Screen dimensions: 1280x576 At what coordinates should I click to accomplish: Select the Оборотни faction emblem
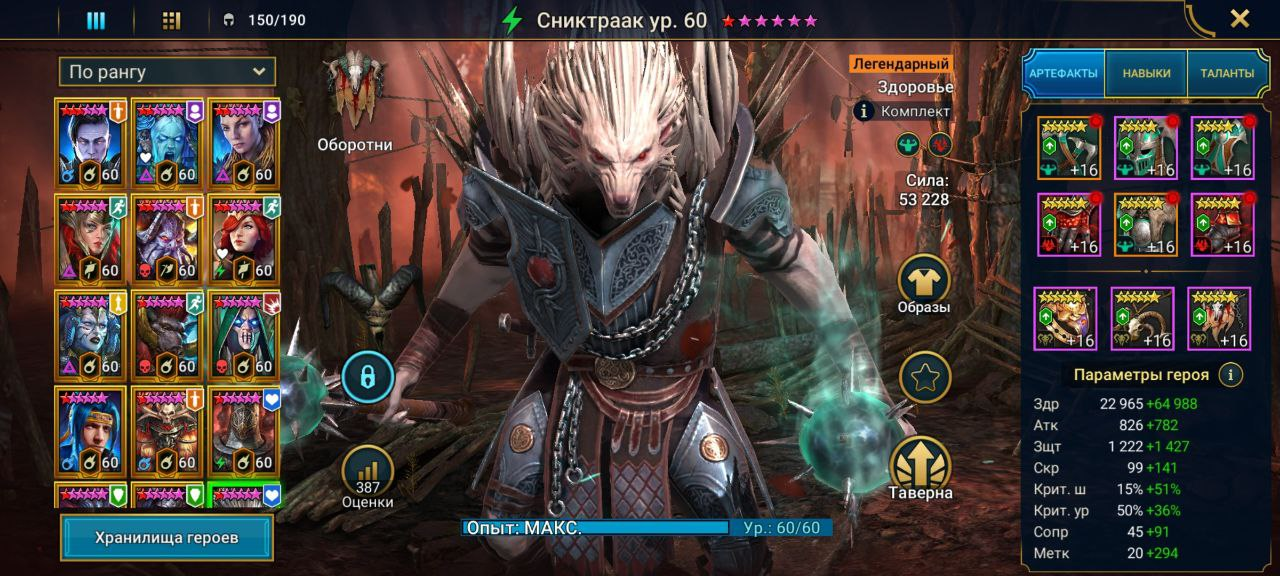[354, 92]
